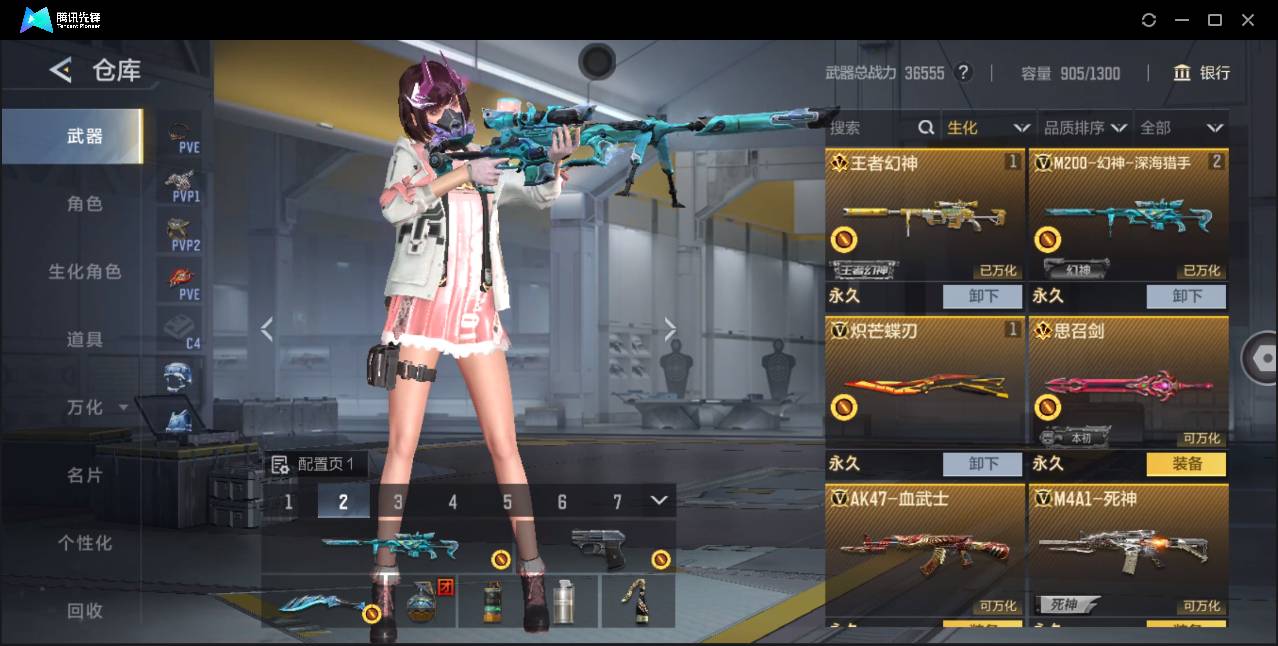Go back using the 仓库 back arrow
Viewport: 1278px width, 646px height.
tap(61, 70)
